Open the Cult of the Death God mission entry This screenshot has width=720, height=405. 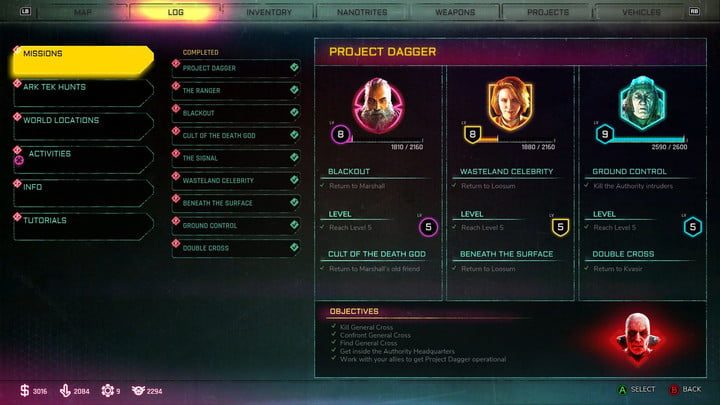[236, 135]
